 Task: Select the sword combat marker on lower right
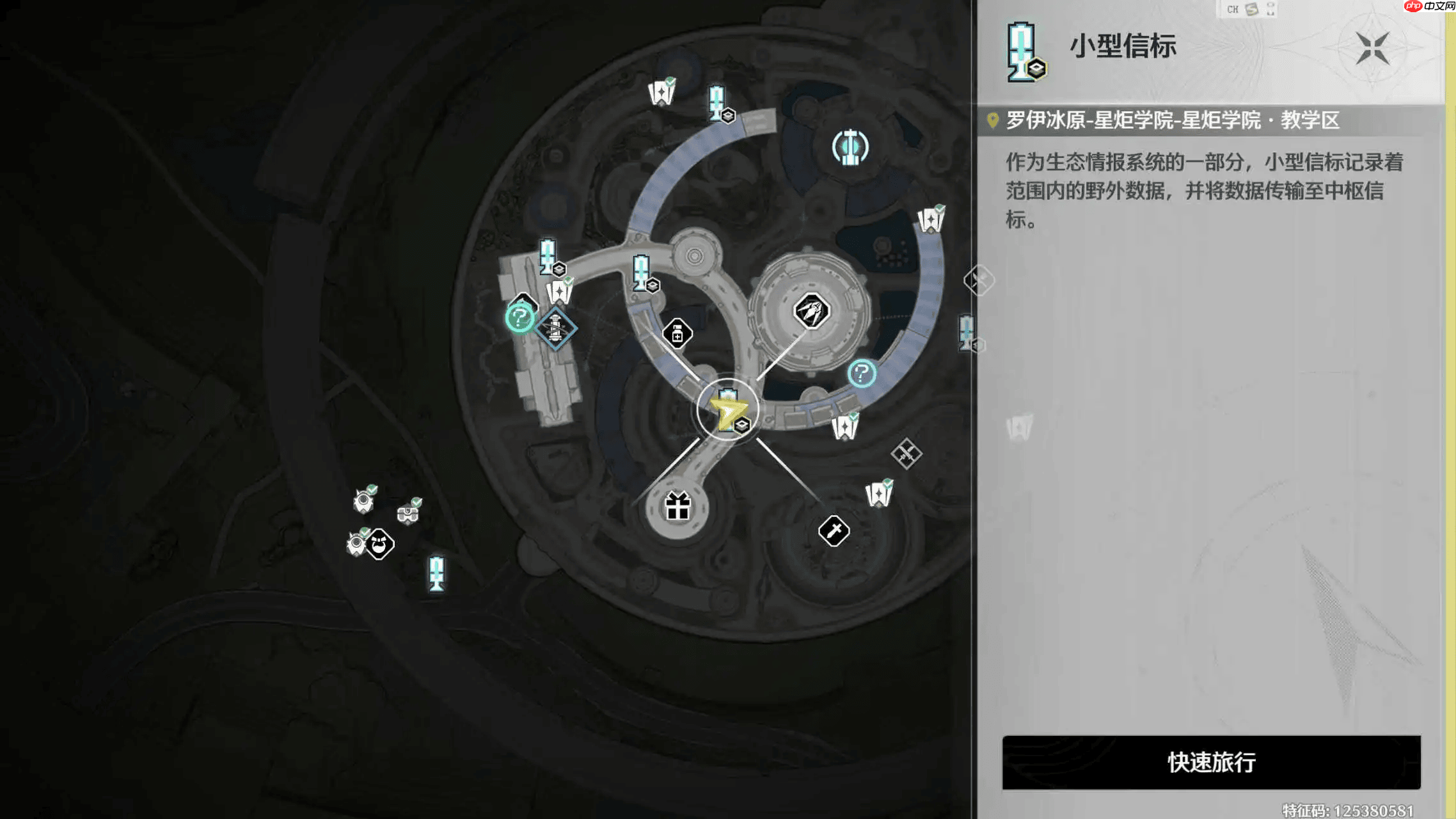pos(835,530)
